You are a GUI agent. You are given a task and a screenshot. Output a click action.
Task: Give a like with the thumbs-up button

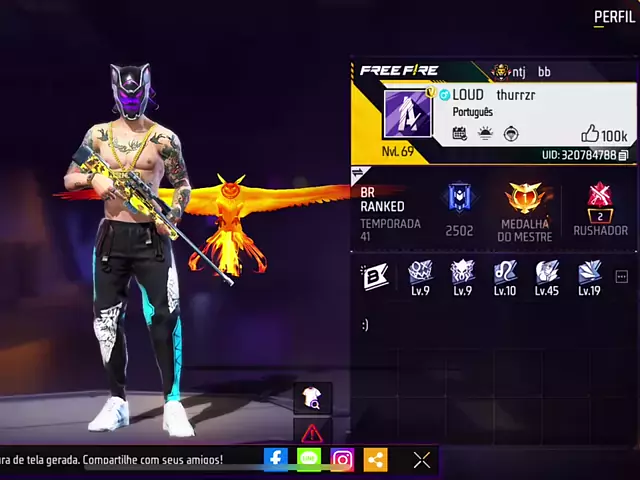point(590,134)
